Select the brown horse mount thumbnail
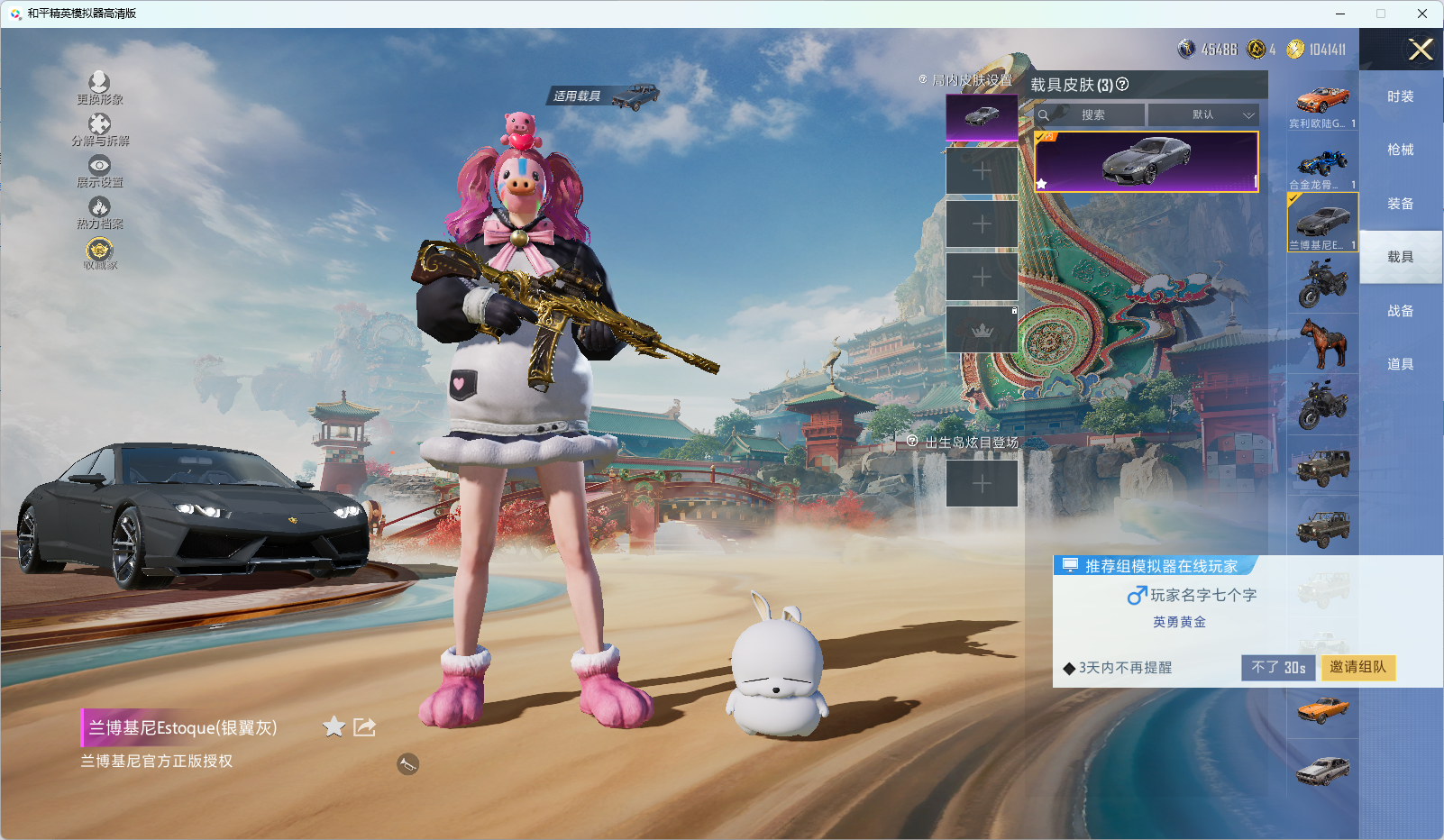1444x840 pixels. pos(1322,344)
